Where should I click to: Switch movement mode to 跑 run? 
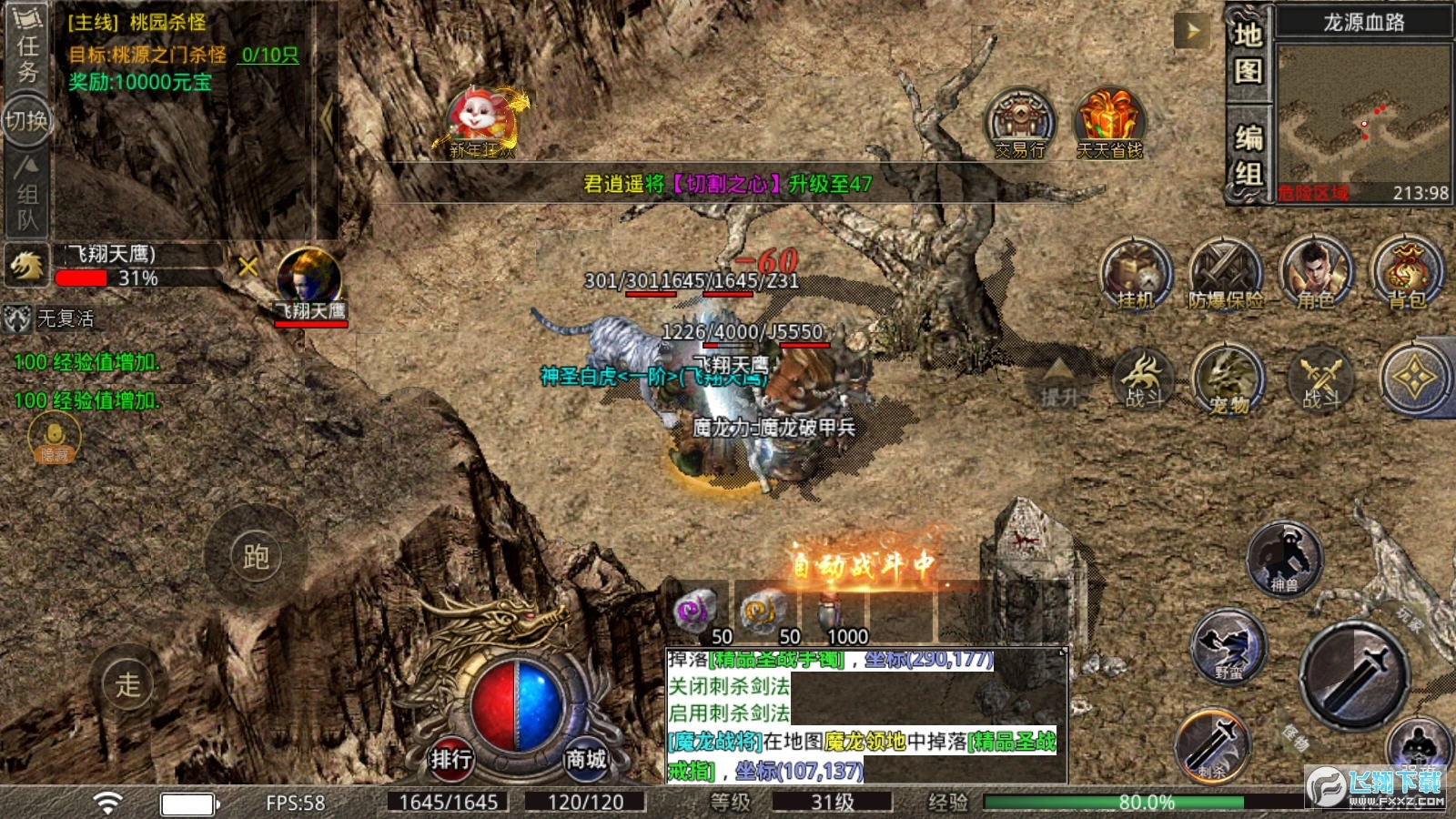tap(256, 557)
